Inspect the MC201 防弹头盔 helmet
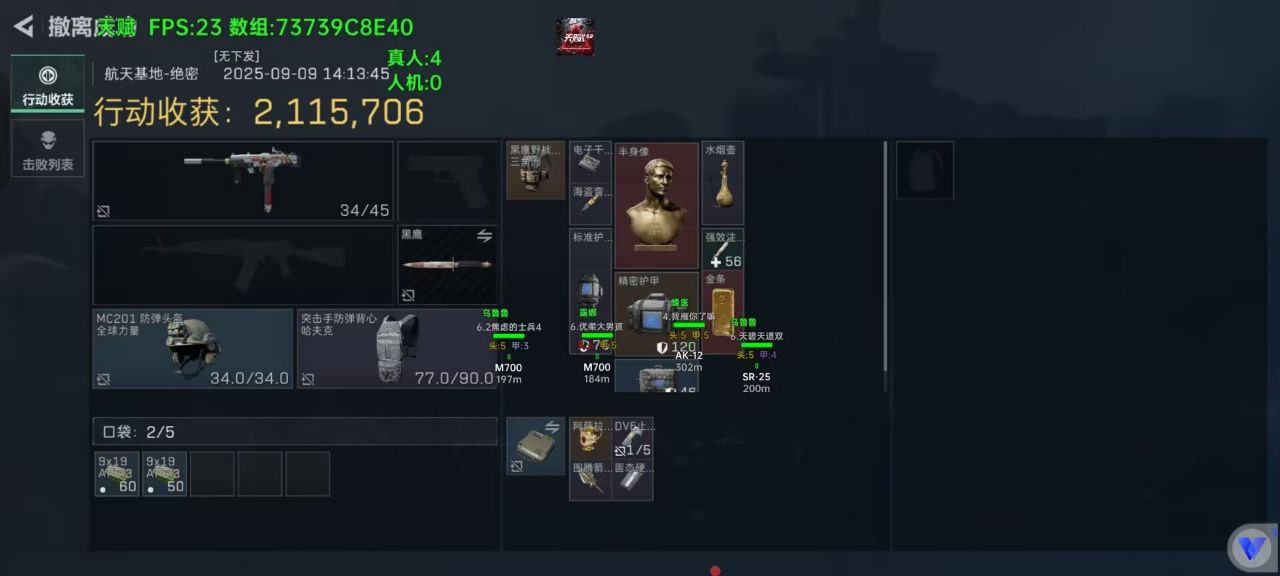The width and height of the screenshot is (1280, 576). [x=193, y=348]
